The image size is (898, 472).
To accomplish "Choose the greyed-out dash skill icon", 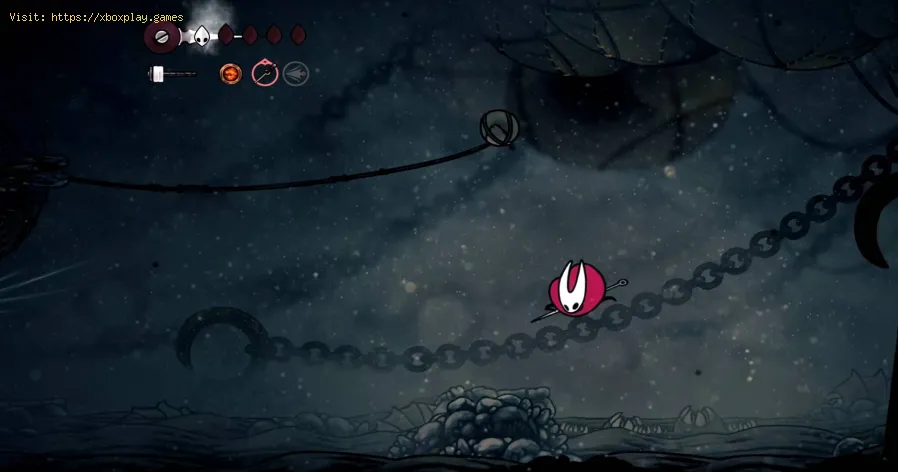I will pos(295,73).
